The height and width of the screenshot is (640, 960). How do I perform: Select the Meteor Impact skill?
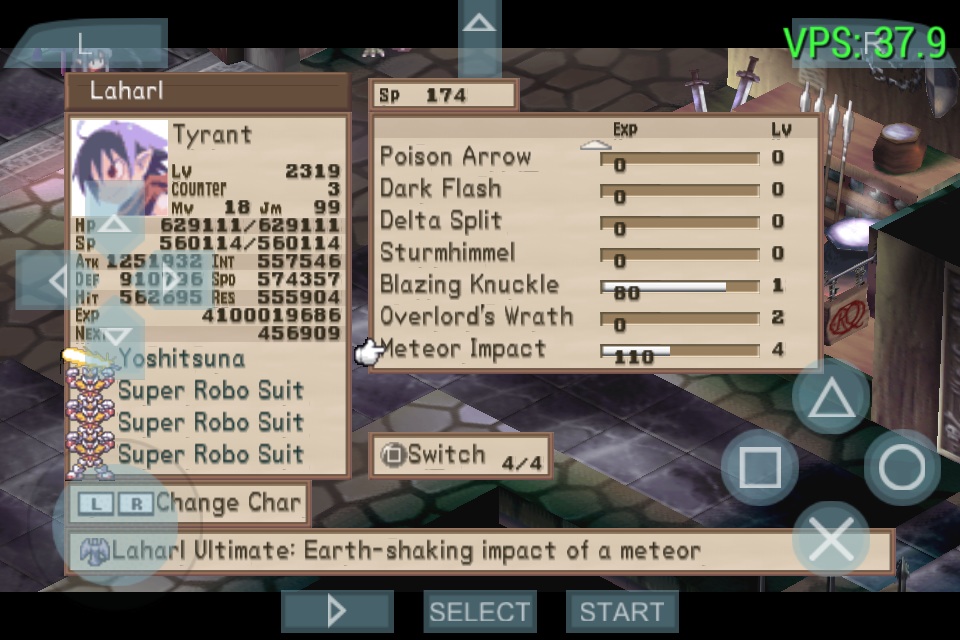coord(463,349)
